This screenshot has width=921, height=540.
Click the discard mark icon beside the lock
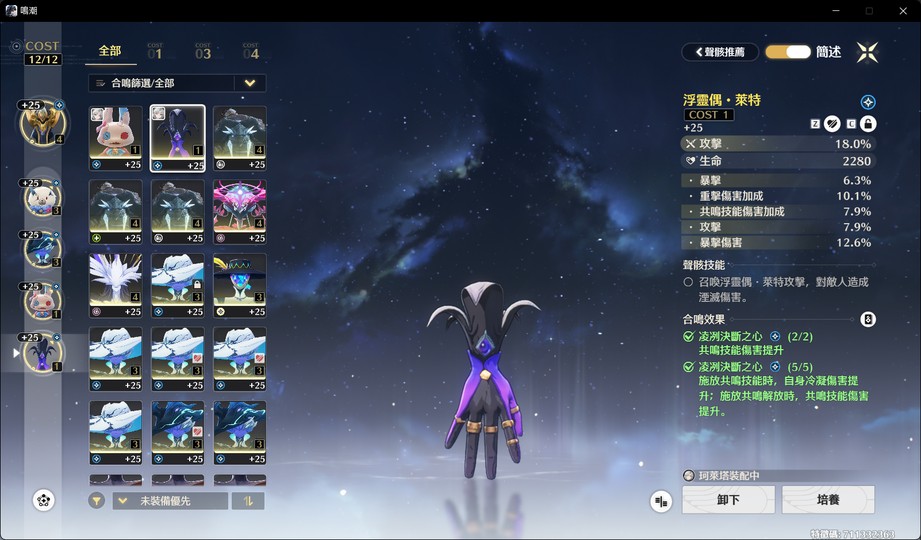[832, 124]
